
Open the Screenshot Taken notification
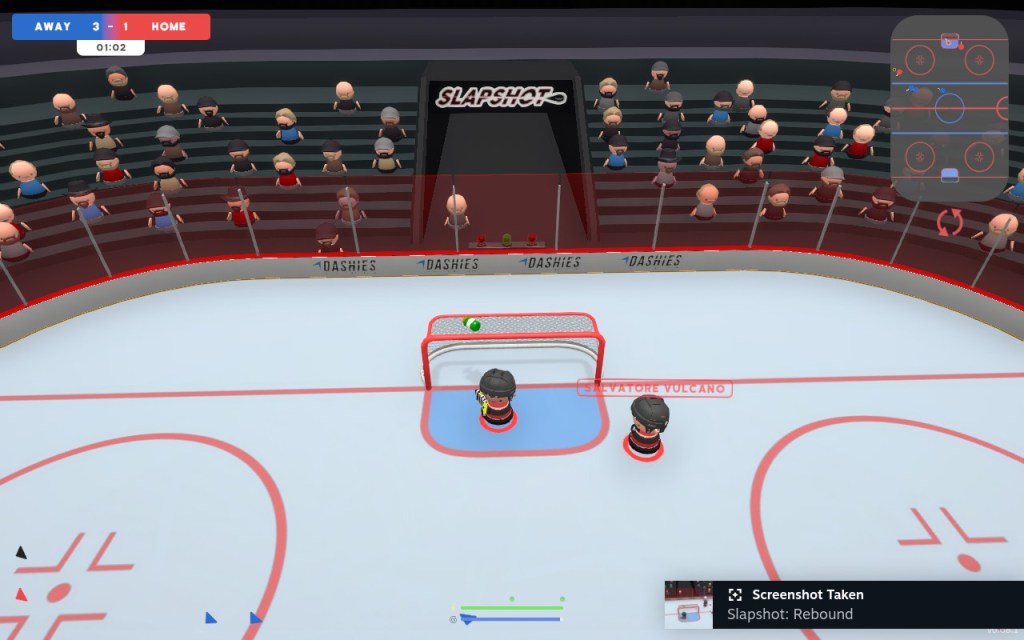(x=842, y=604)
